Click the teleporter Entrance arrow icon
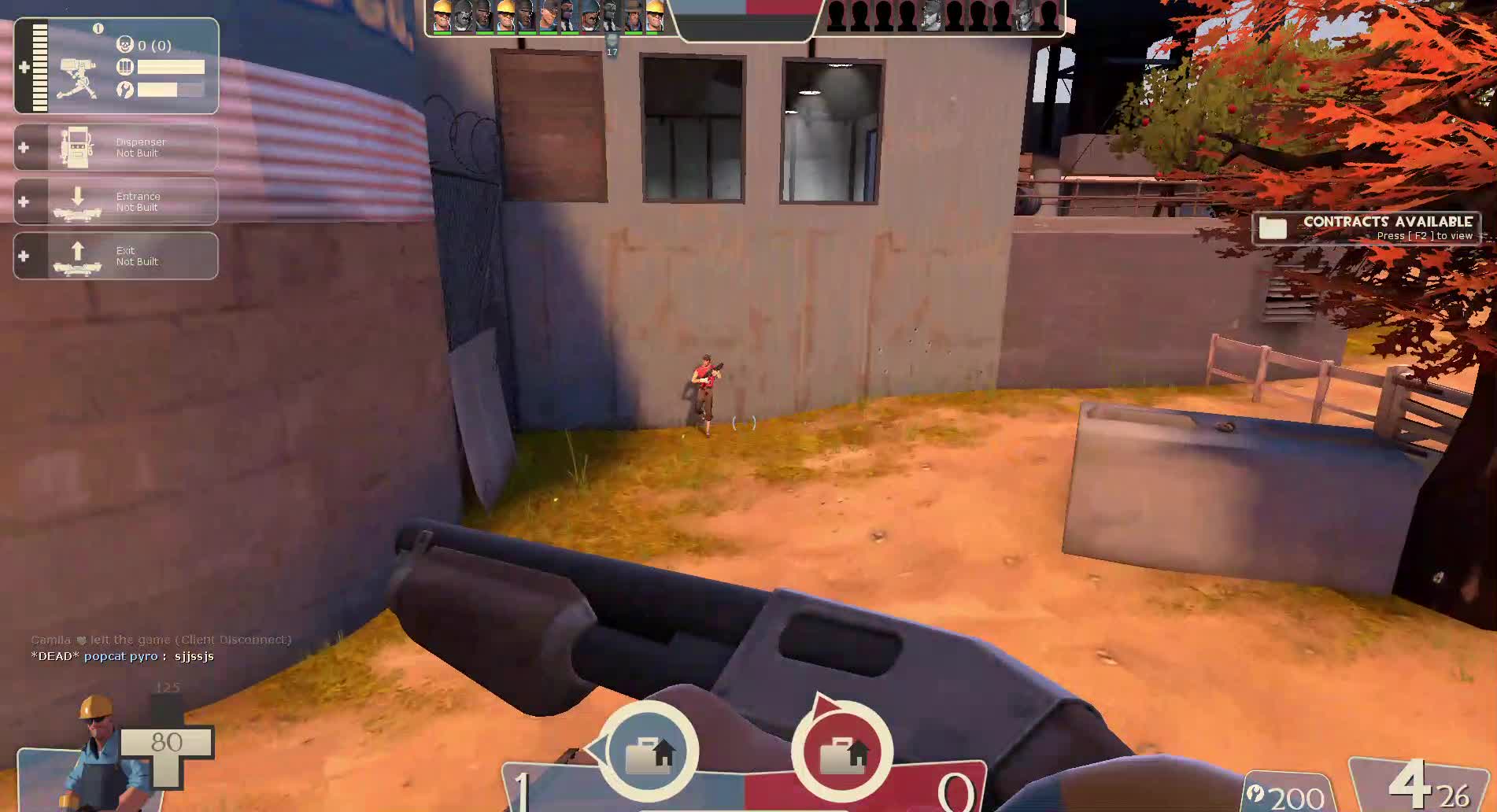Image resolution: width=1497 pixels, height=812 pixels. (79, 199)
